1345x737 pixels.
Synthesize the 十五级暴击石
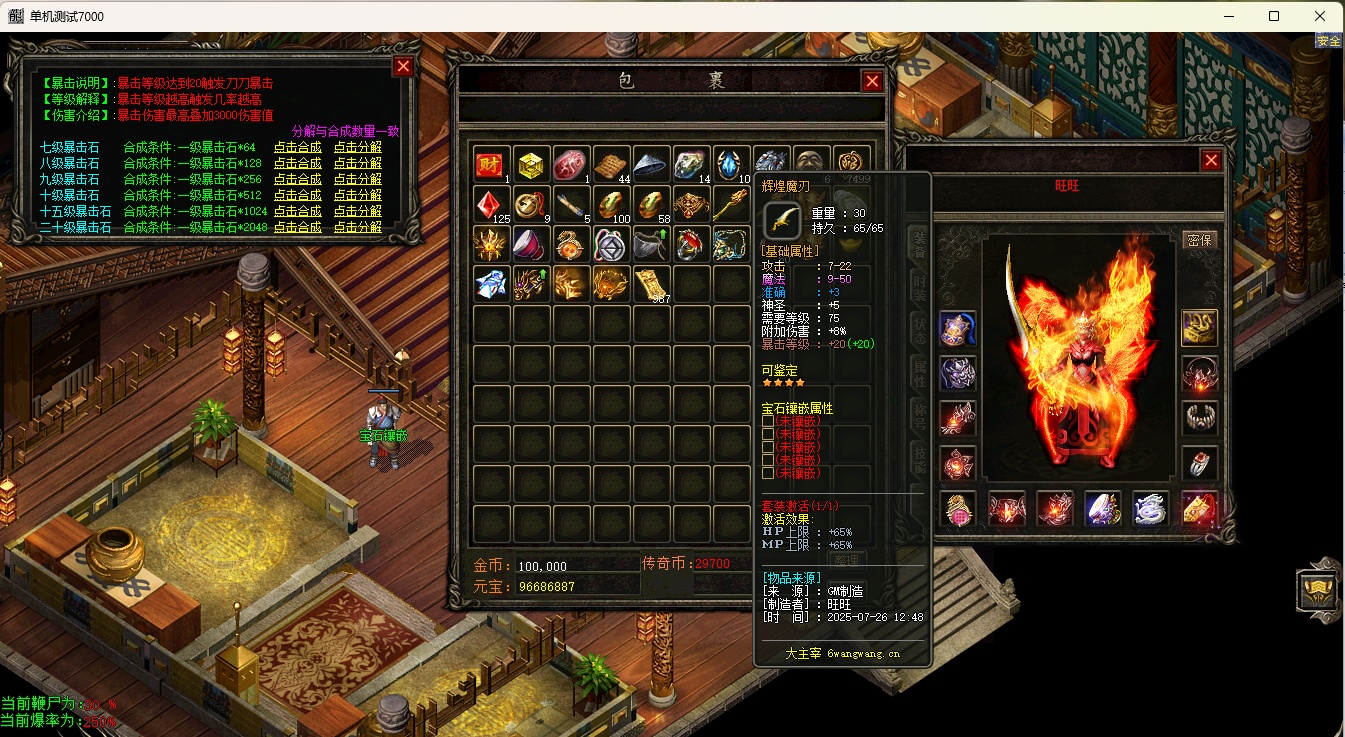coord(297,211)
